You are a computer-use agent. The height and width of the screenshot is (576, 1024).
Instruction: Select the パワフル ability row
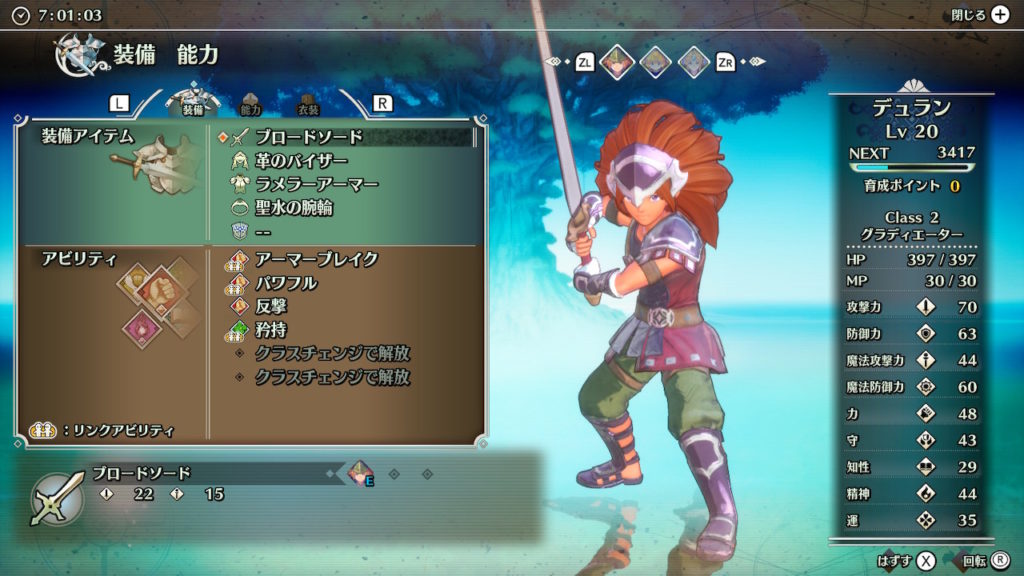(285, 283)
